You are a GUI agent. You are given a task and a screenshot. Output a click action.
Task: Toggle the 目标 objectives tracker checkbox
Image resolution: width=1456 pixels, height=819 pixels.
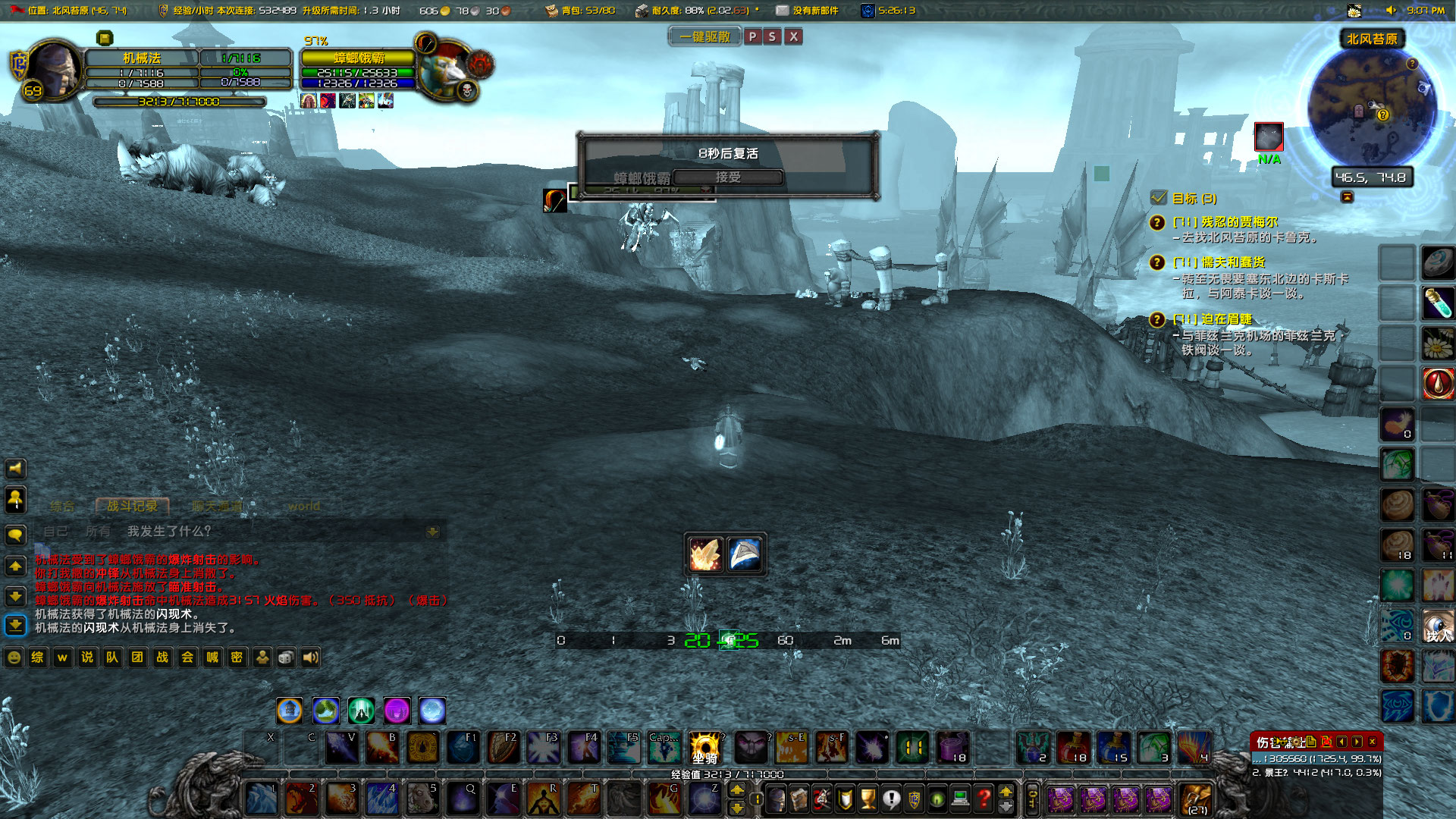pos(1158,198)
